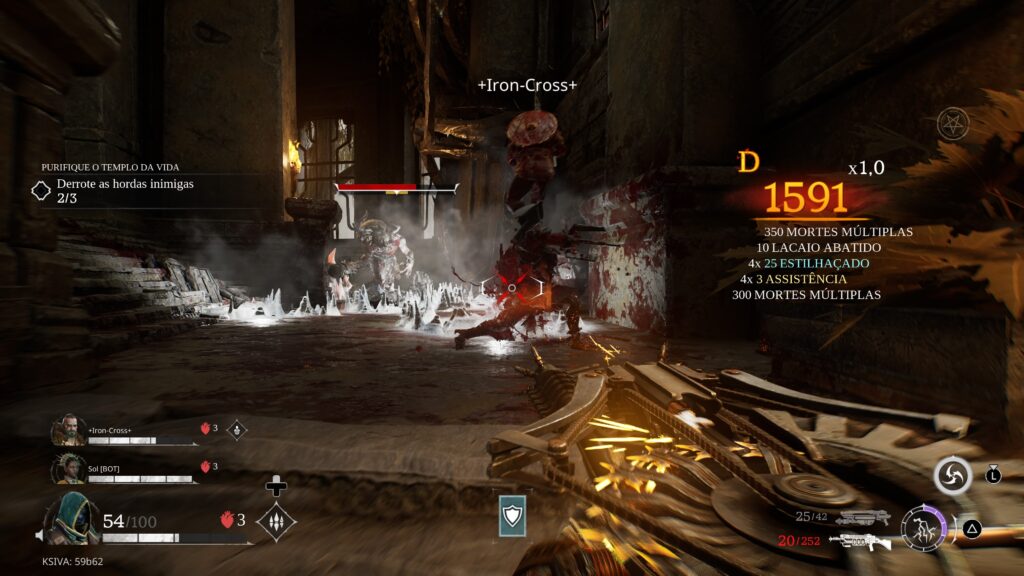The height and width of the screenshot is (576, 1024).
Task: Click the diamond icon beside Iron-Cross's hearts
Action: click(x=237, y=429)
